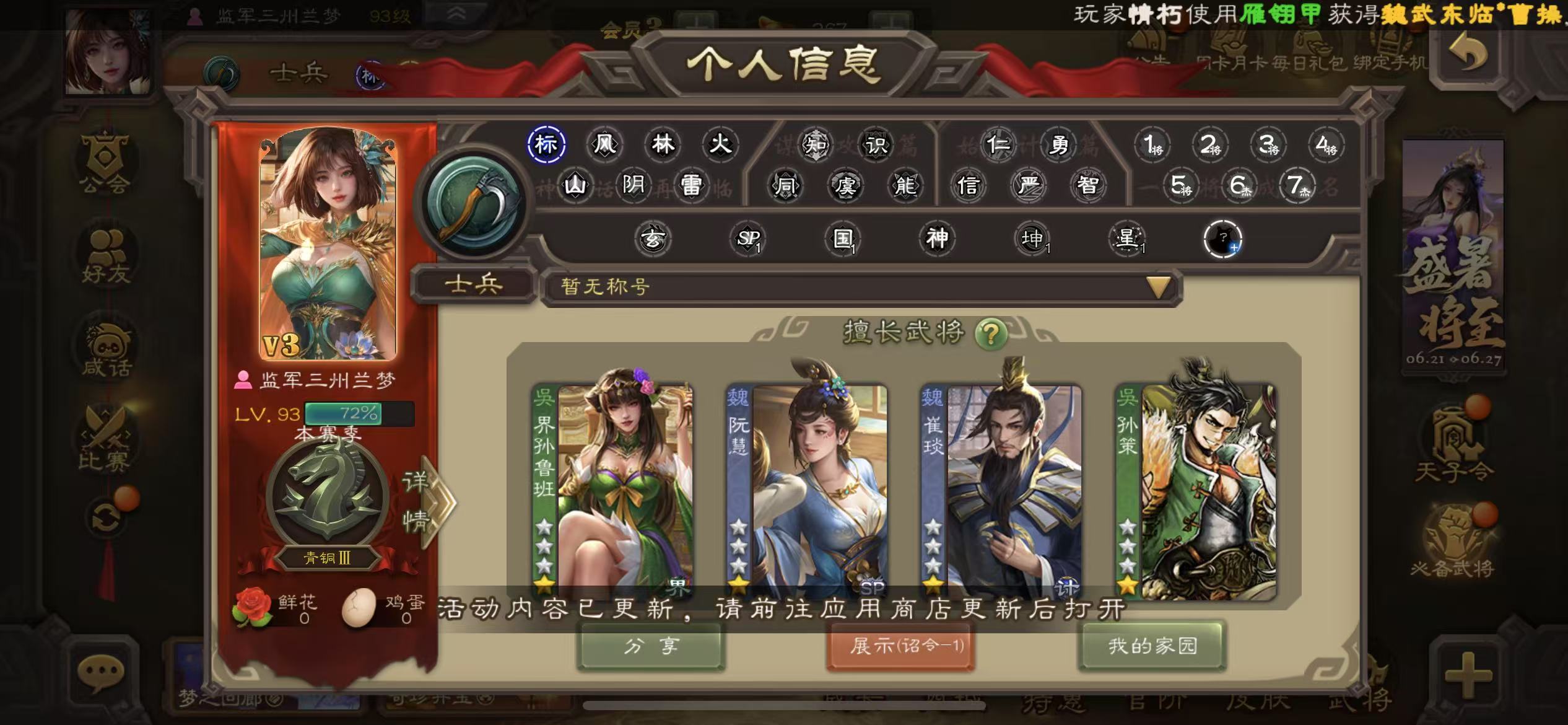Select the 界孙鲁班 general card
This screenshot has height=725, width=1568.
(x=613, y=491)
